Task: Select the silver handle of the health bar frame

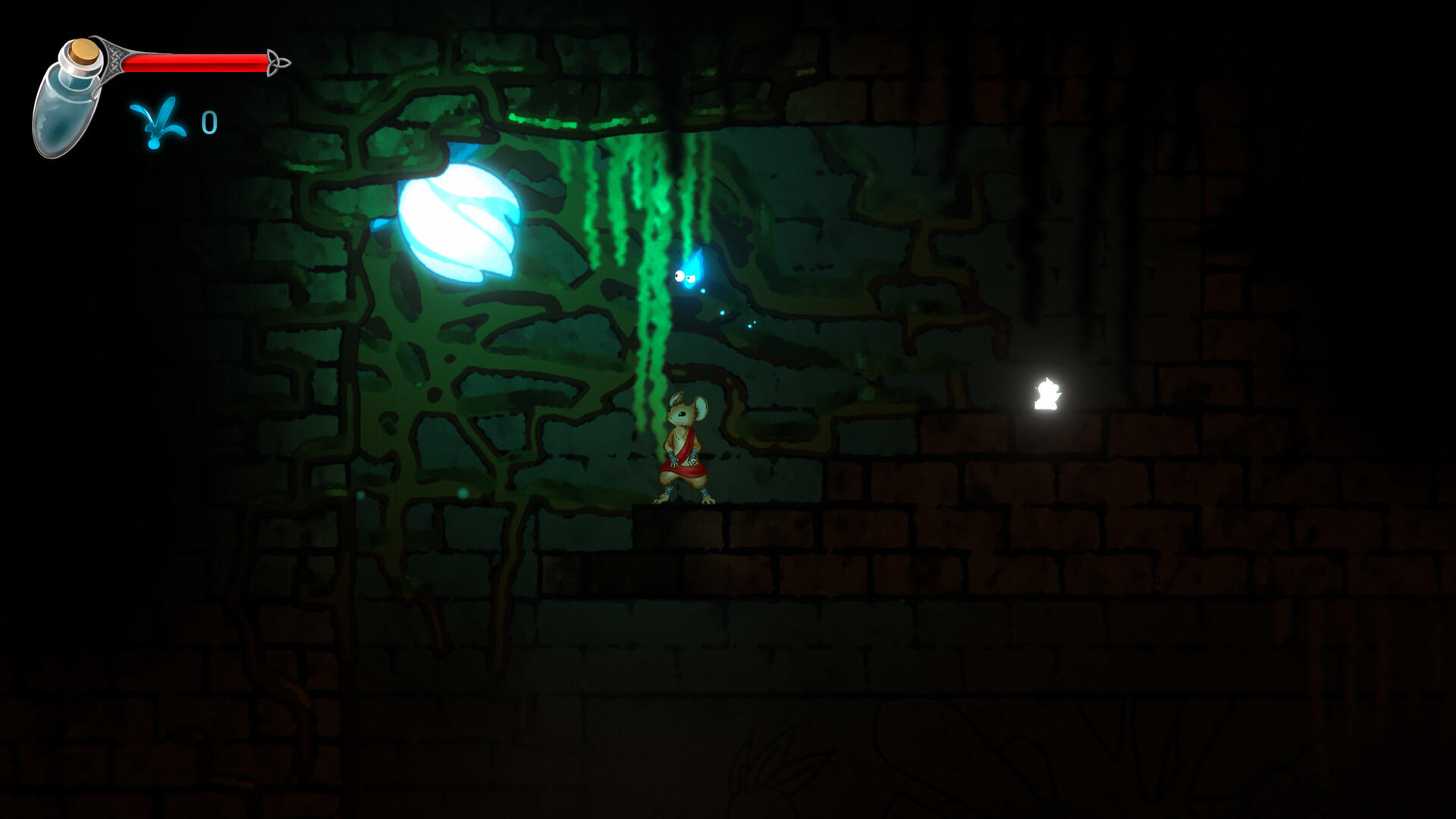Action: (x=114, y=57)
